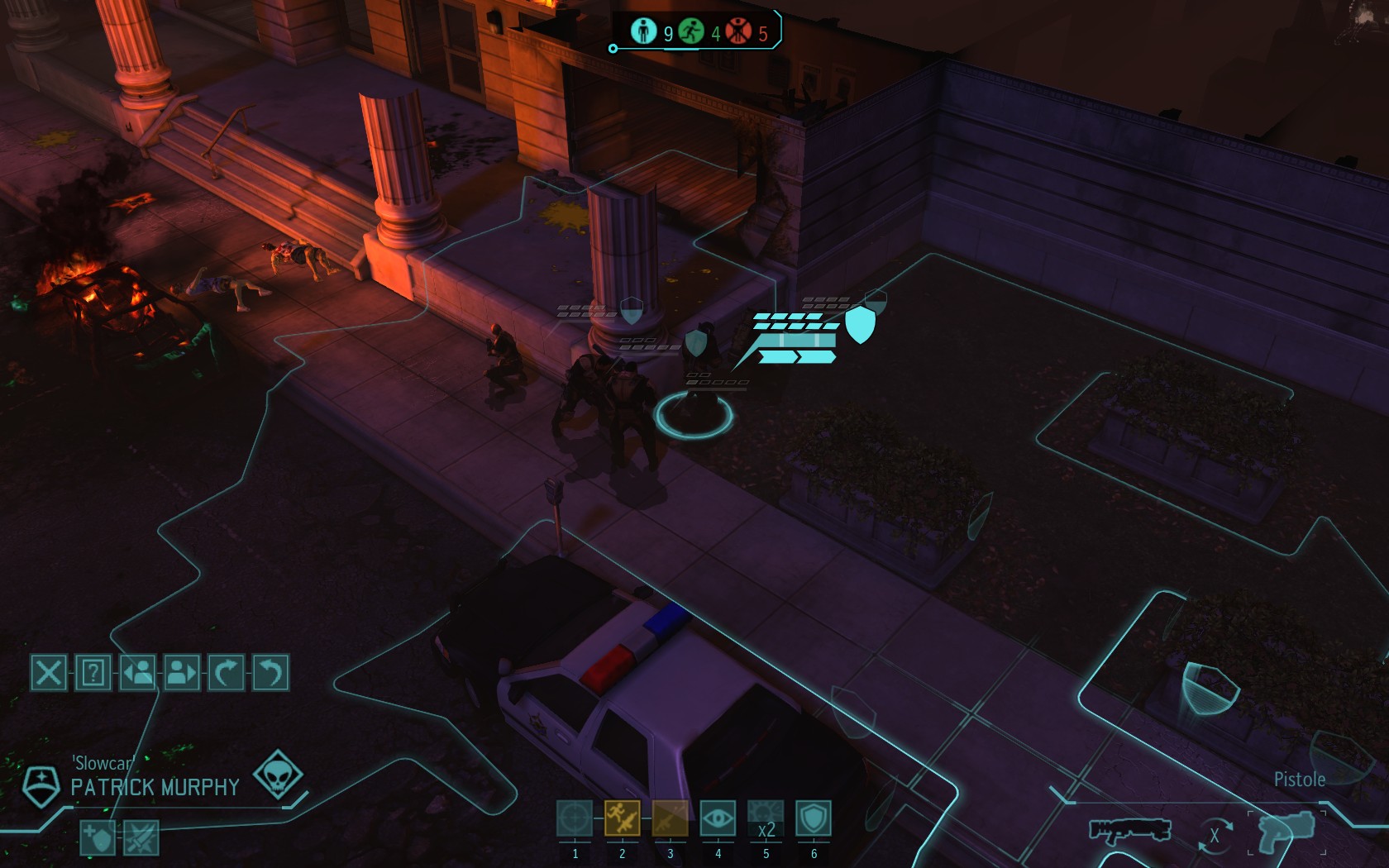The image size is (1389, 868).
Task: Activate Overwatch eye ability
Action: [x=718, y=818]
